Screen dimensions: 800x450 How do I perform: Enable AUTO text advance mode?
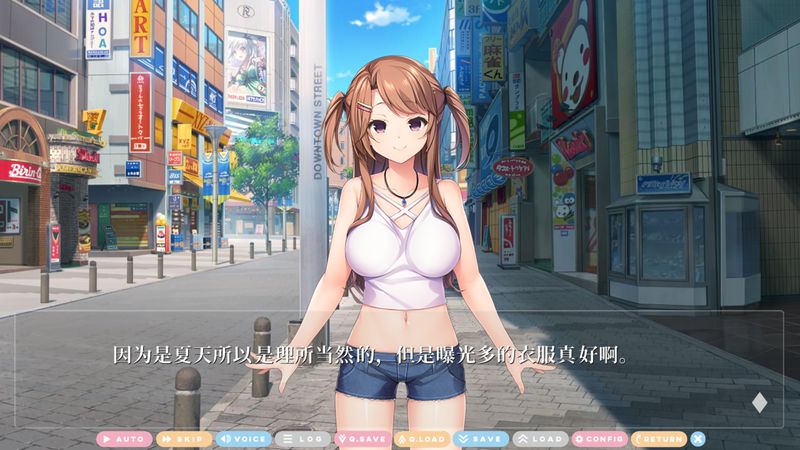click(x=124, y=438)
